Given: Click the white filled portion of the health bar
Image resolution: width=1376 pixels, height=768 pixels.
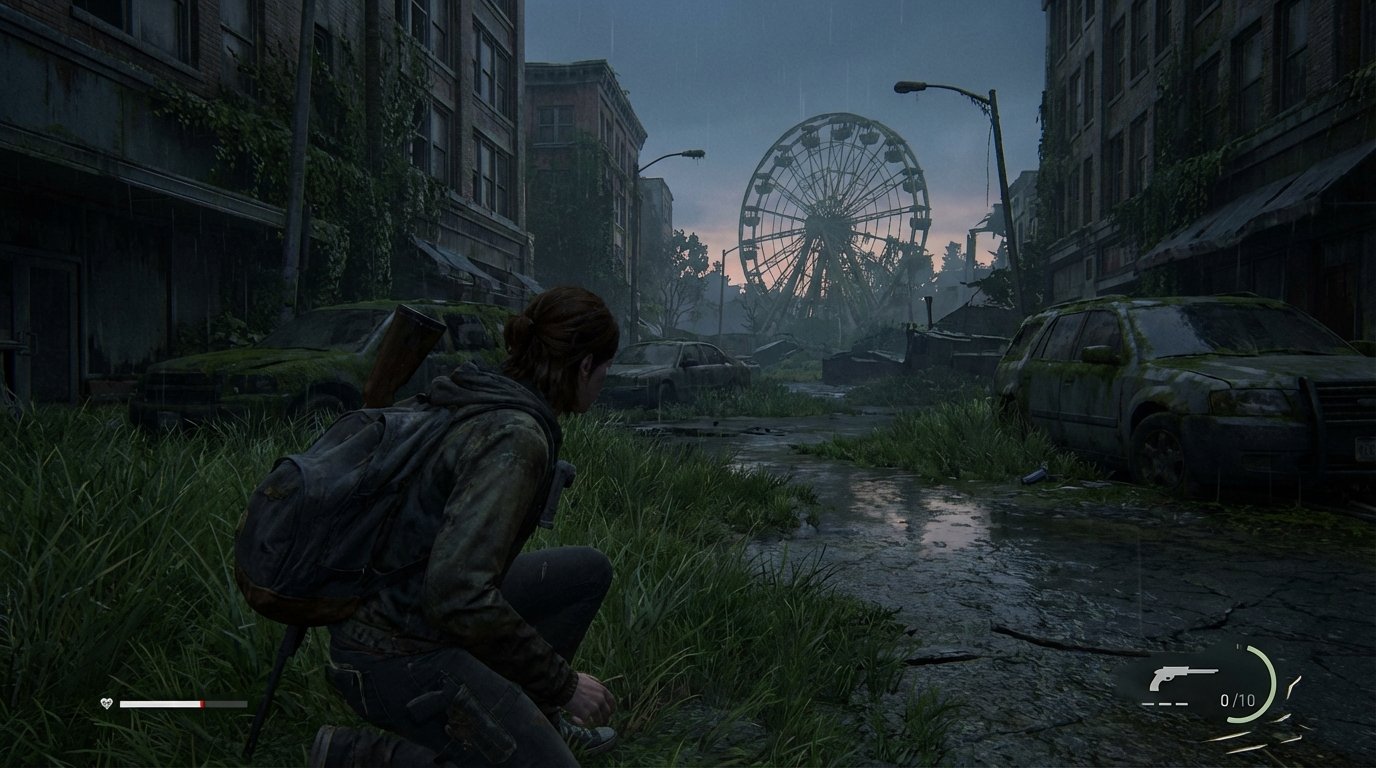Looking at the screenshot, I should click(158, 703).
